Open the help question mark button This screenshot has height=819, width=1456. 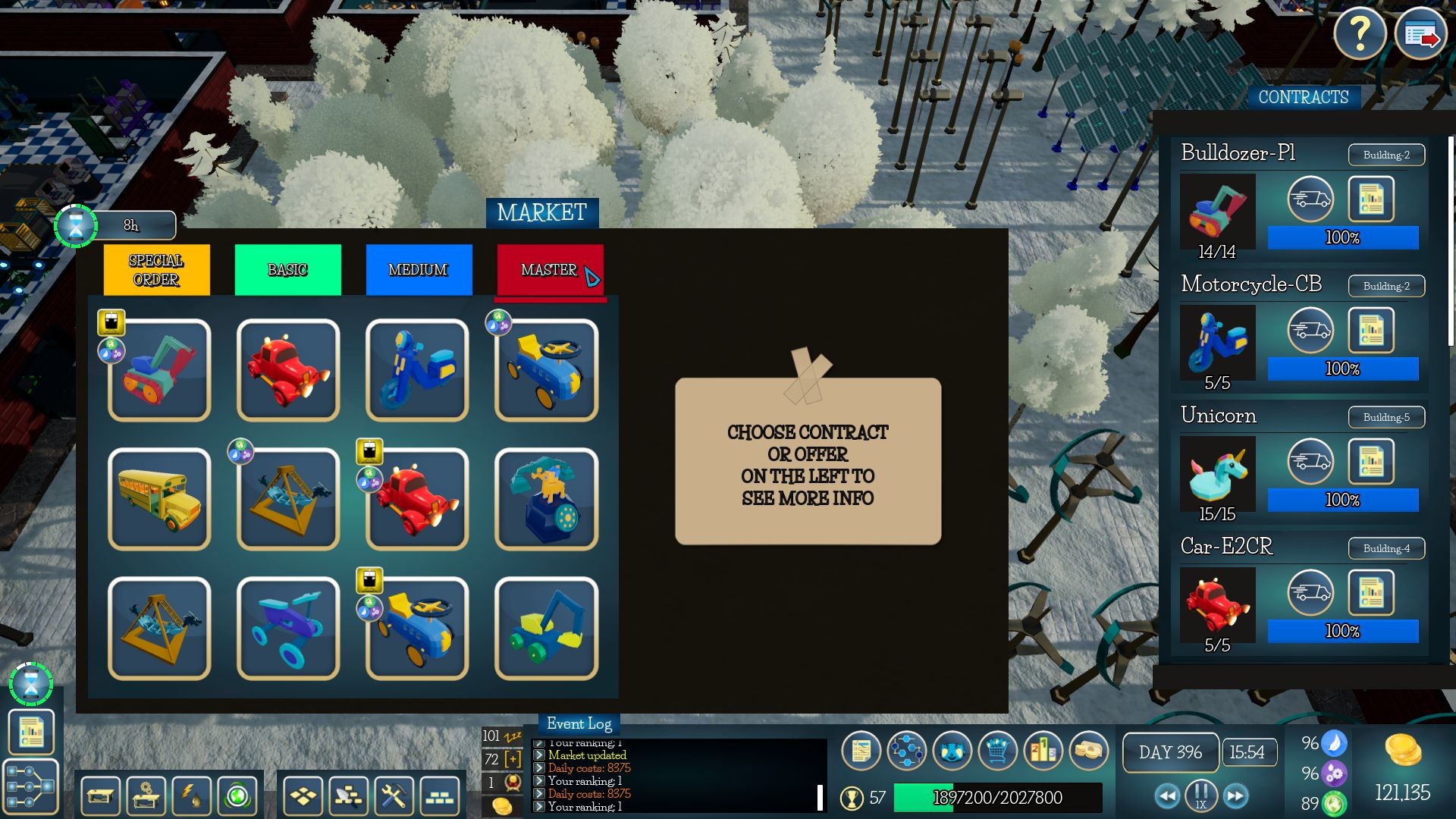(1360, 33)
